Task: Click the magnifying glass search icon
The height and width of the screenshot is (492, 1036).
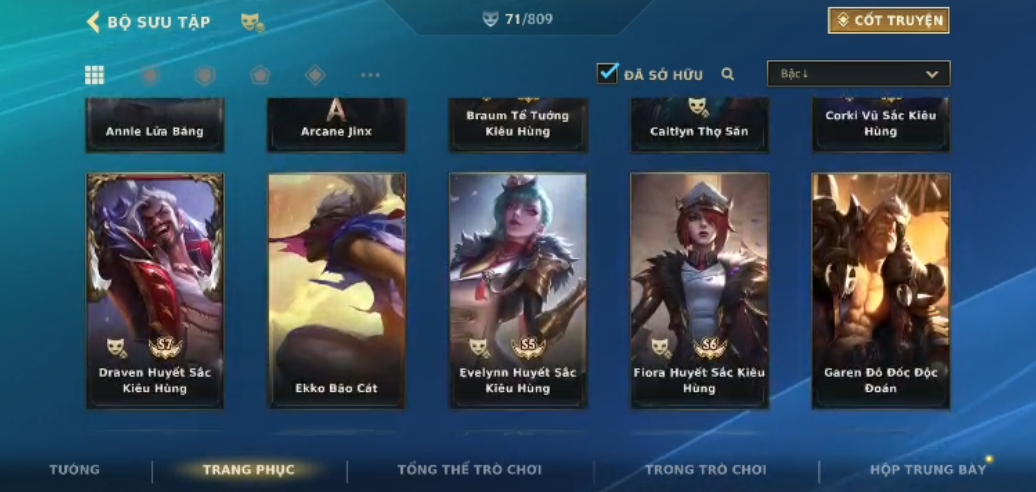Action: tap(728, 74)
